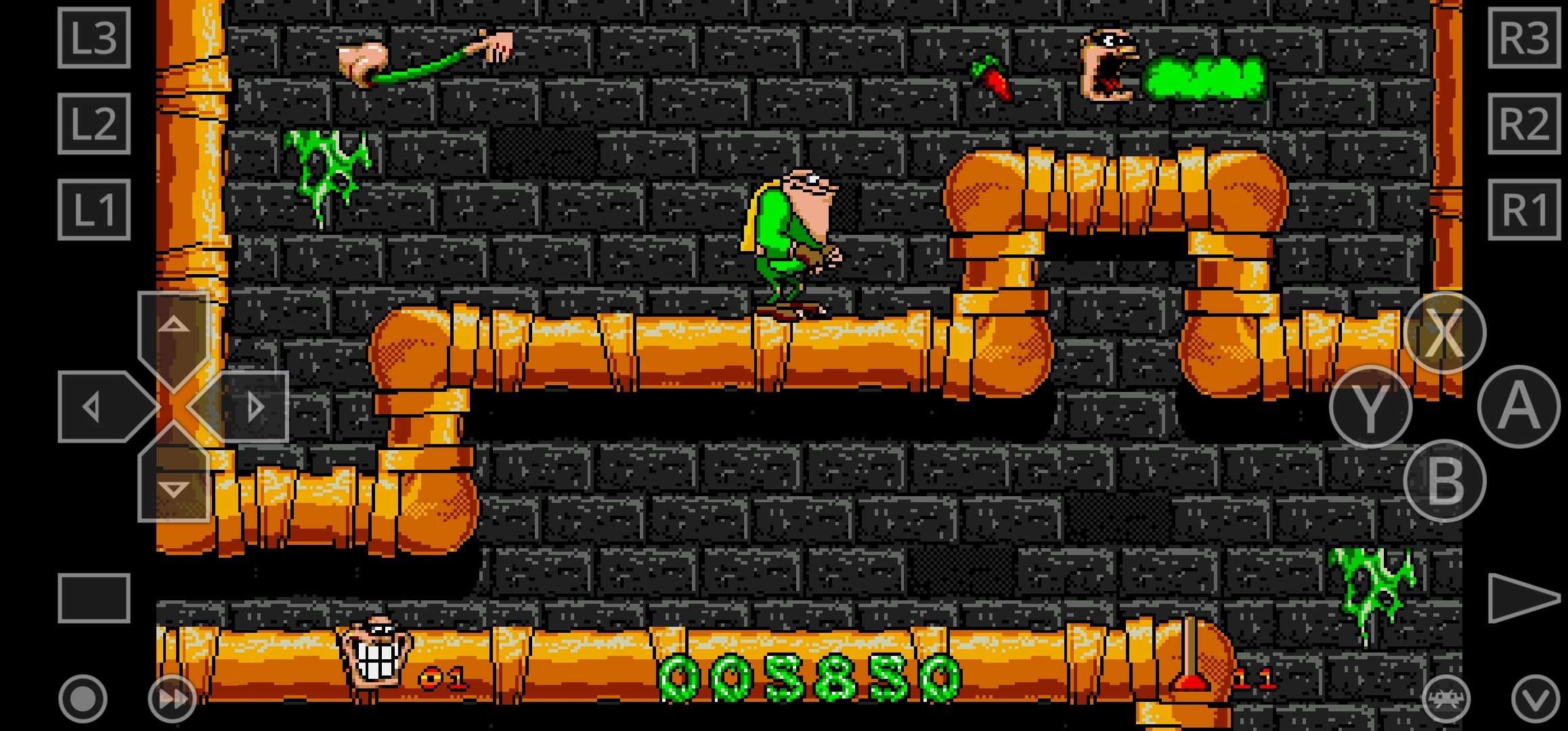Tap the L2 overlay button
This screenshot has width=1568, height=731.
(94, 124)
